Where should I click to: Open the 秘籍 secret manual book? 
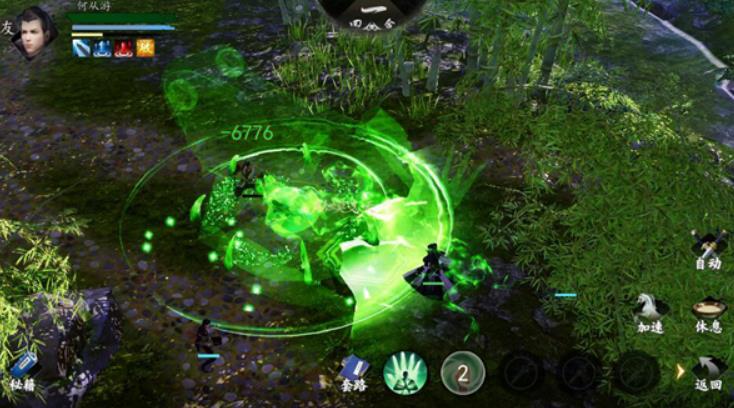click(x=25, y=369)
